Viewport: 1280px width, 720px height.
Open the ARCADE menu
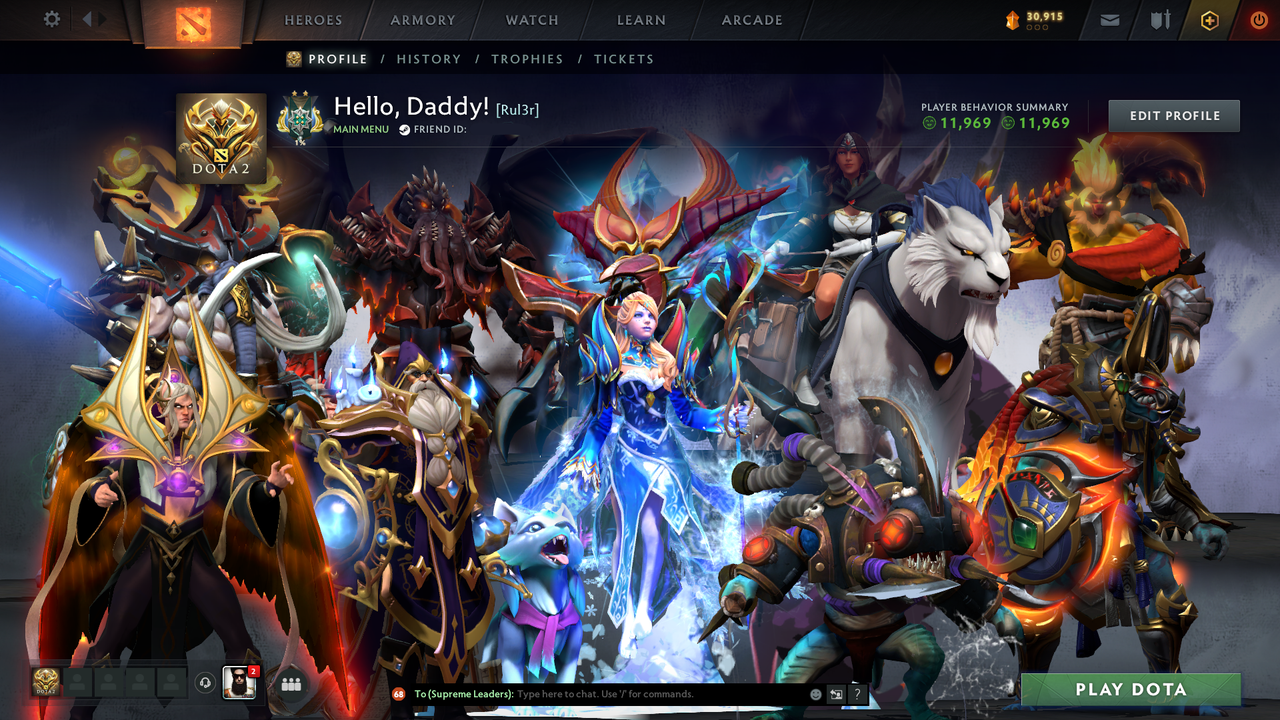(751, 20)
